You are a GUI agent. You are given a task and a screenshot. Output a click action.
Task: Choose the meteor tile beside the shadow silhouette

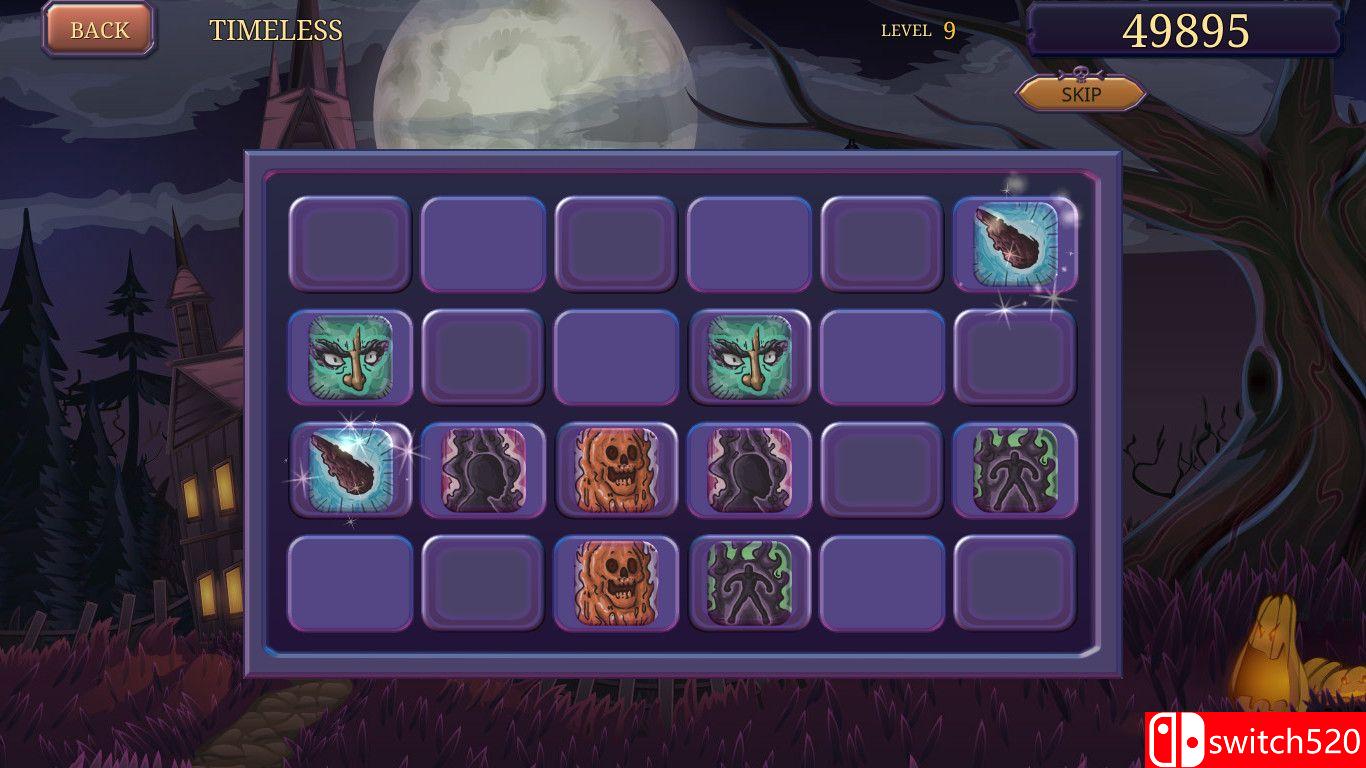point(350,470)
